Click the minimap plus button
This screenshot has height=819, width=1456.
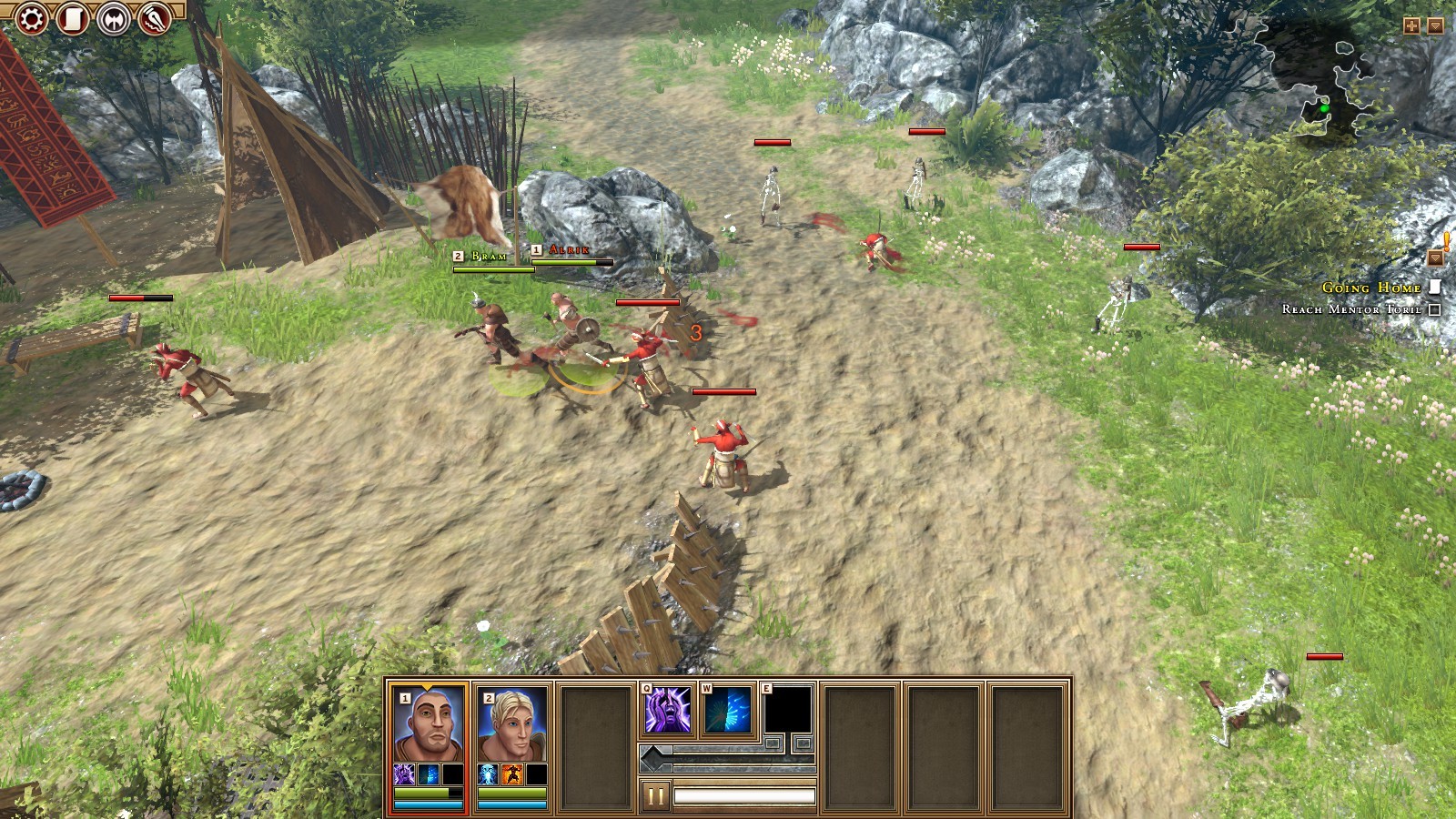[1411, 26]
